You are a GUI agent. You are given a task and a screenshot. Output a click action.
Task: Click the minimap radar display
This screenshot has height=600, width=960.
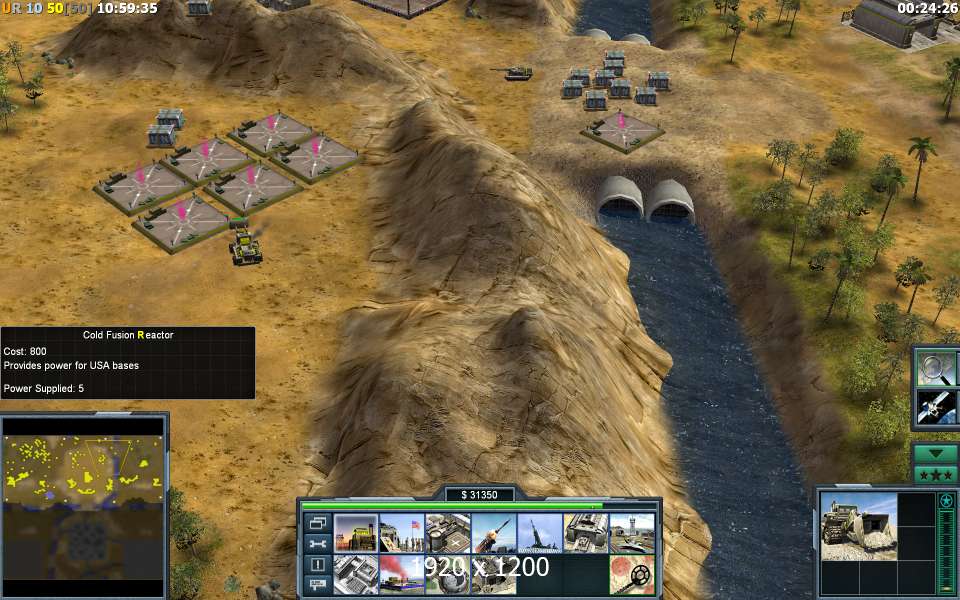[x=83, y=506]
